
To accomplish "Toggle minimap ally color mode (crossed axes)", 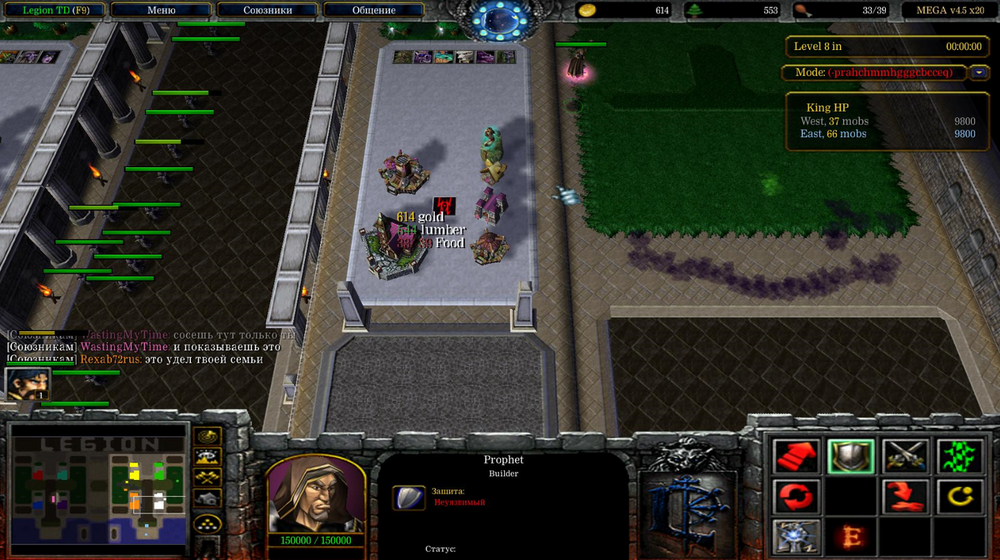I will click(208, 476).
